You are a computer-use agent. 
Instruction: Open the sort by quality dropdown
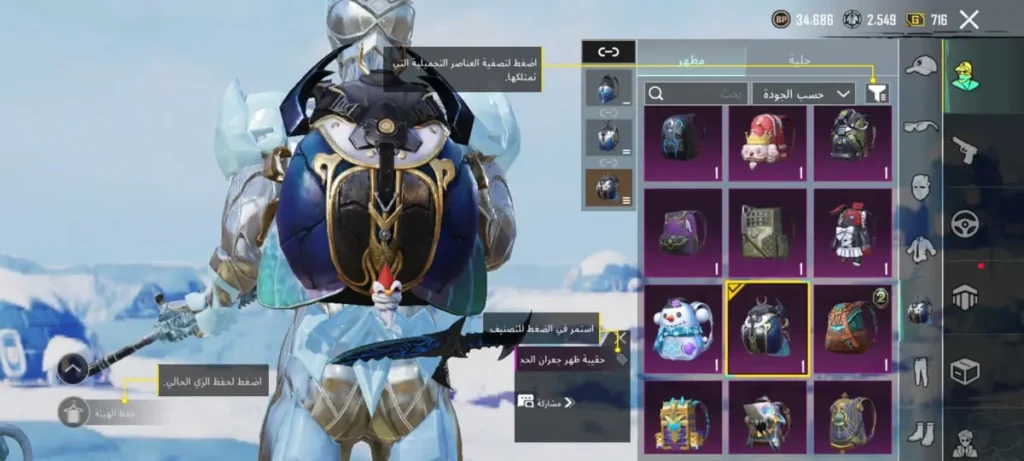[x=803, y=93]
